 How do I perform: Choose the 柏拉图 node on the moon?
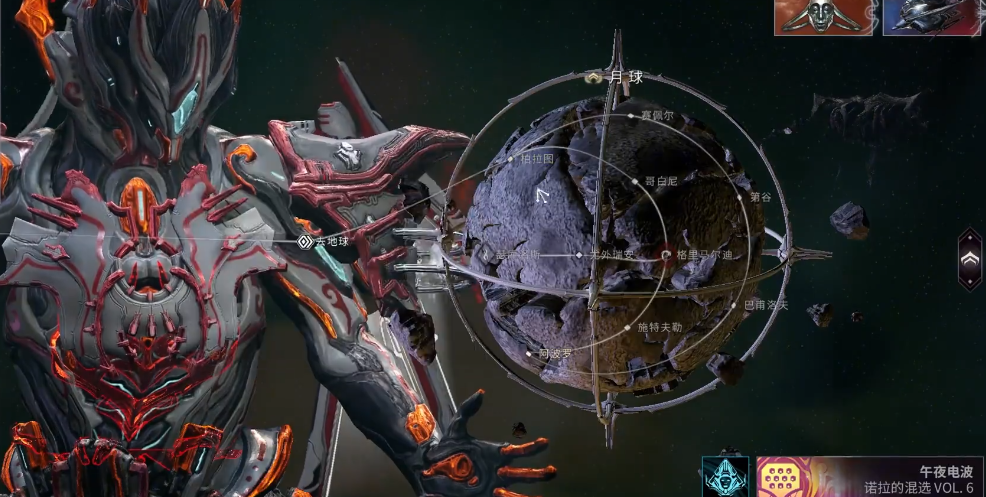510,158
